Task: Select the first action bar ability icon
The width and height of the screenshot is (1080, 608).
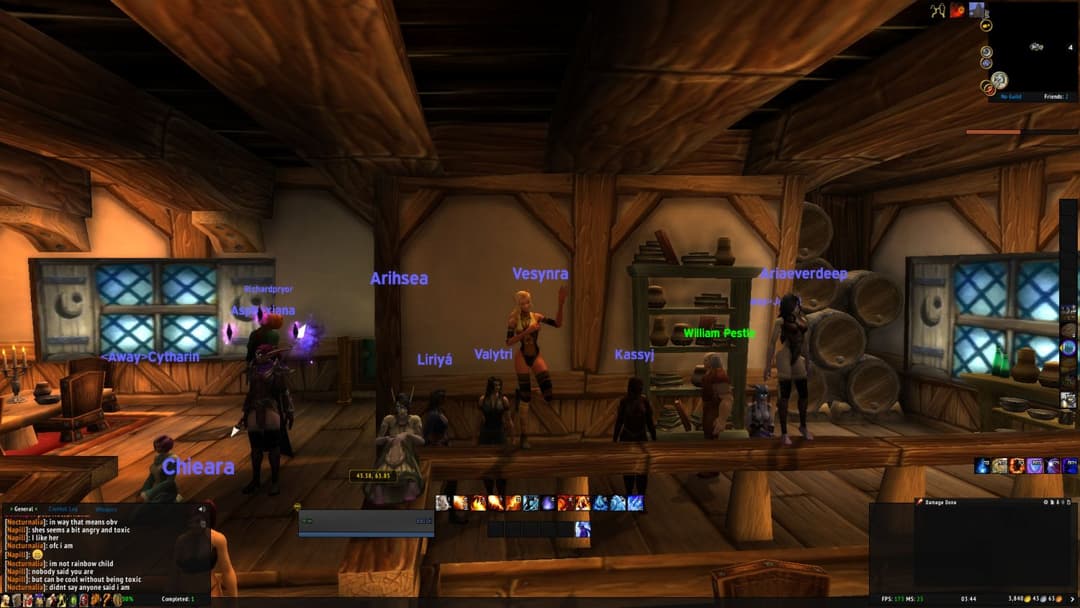Action: click(443, 503)
